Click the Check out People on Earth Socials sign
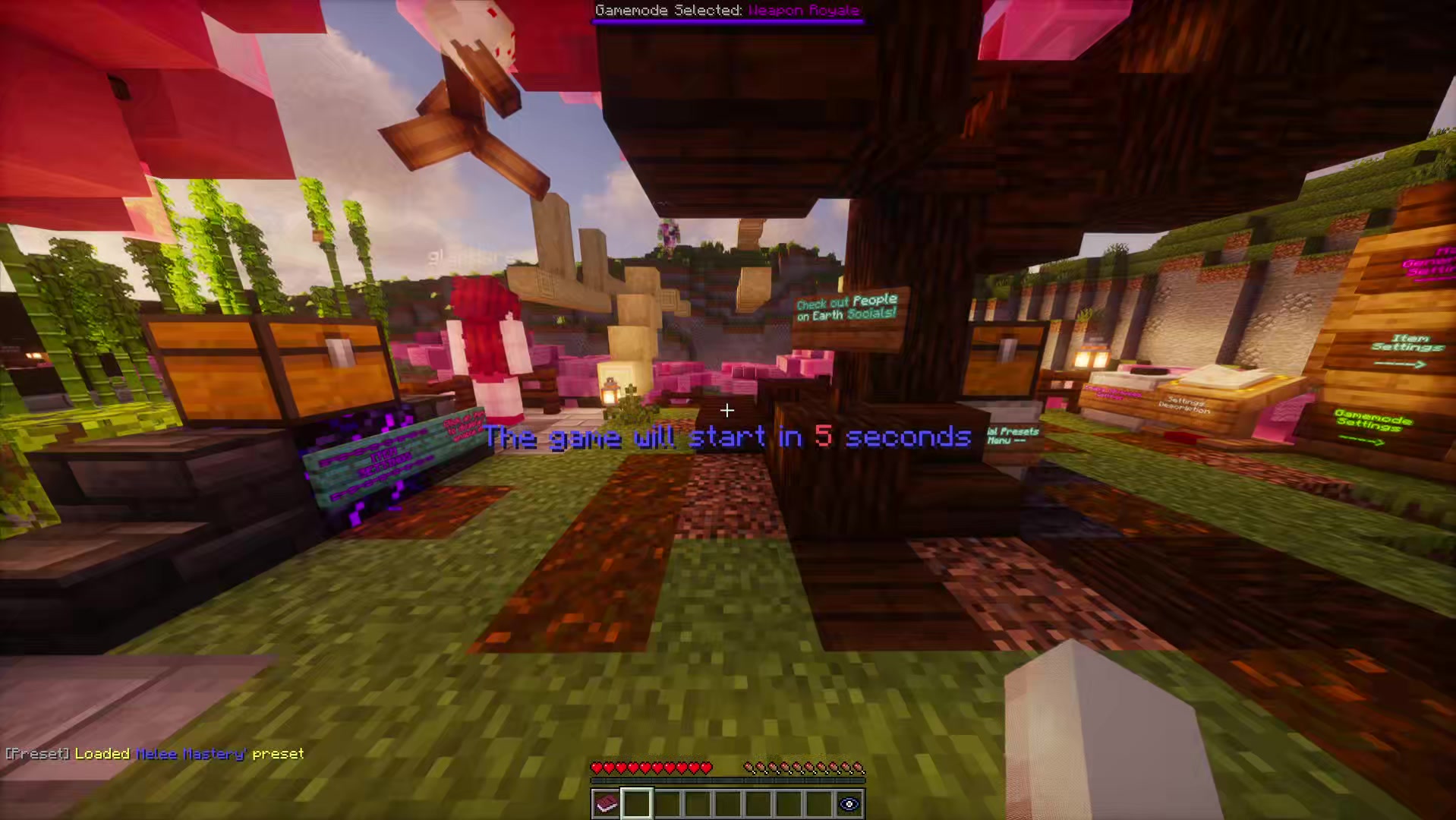 (x=845, y=309)
